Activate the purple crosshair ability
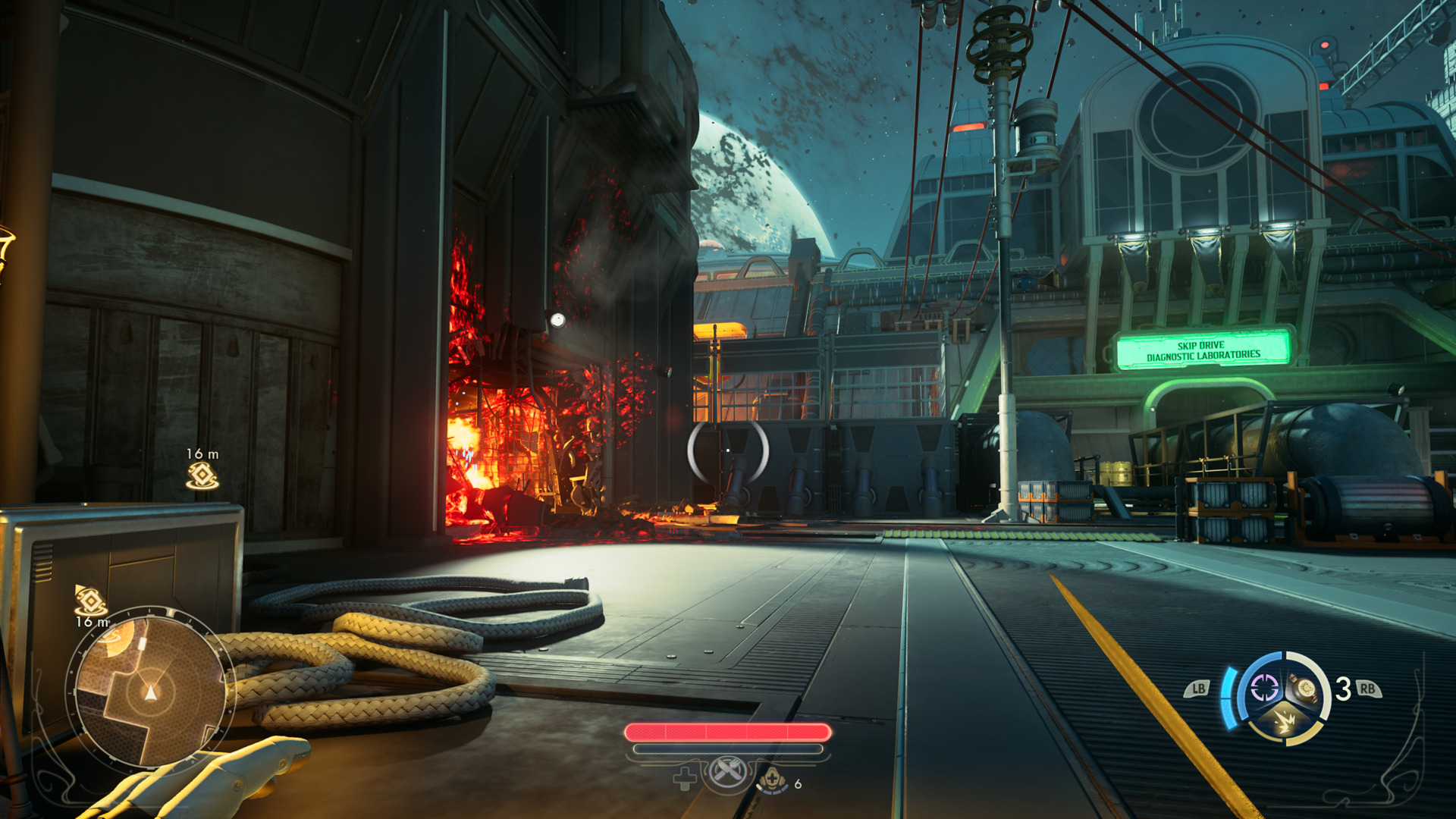Screen dimensions: 1456x819 (x=1264, y=689)
